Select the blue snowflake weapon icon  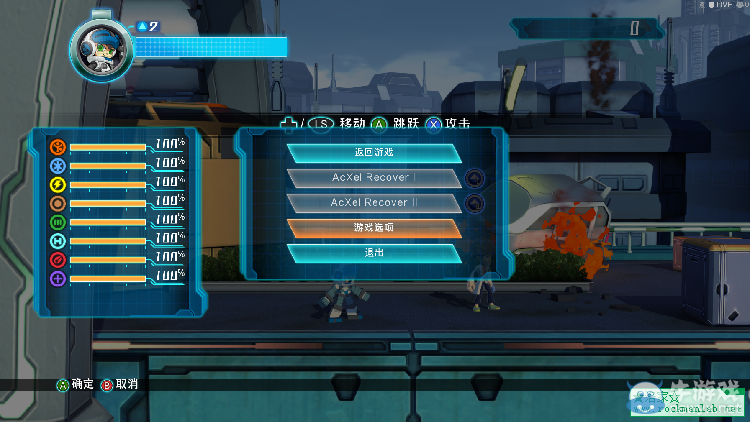[x=57, y=166]
